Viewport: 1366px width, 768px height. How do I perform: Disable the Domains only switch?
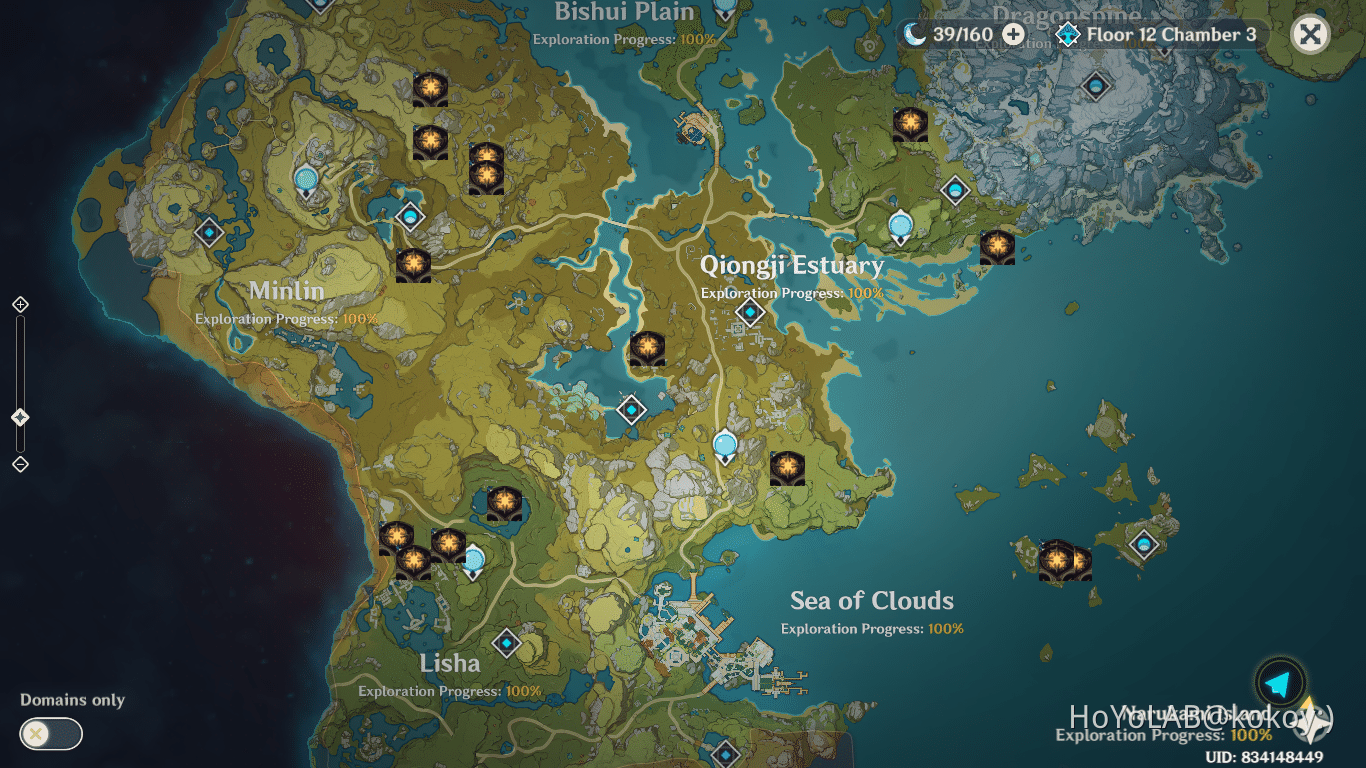pyautogui.click(x=50, y=734)
